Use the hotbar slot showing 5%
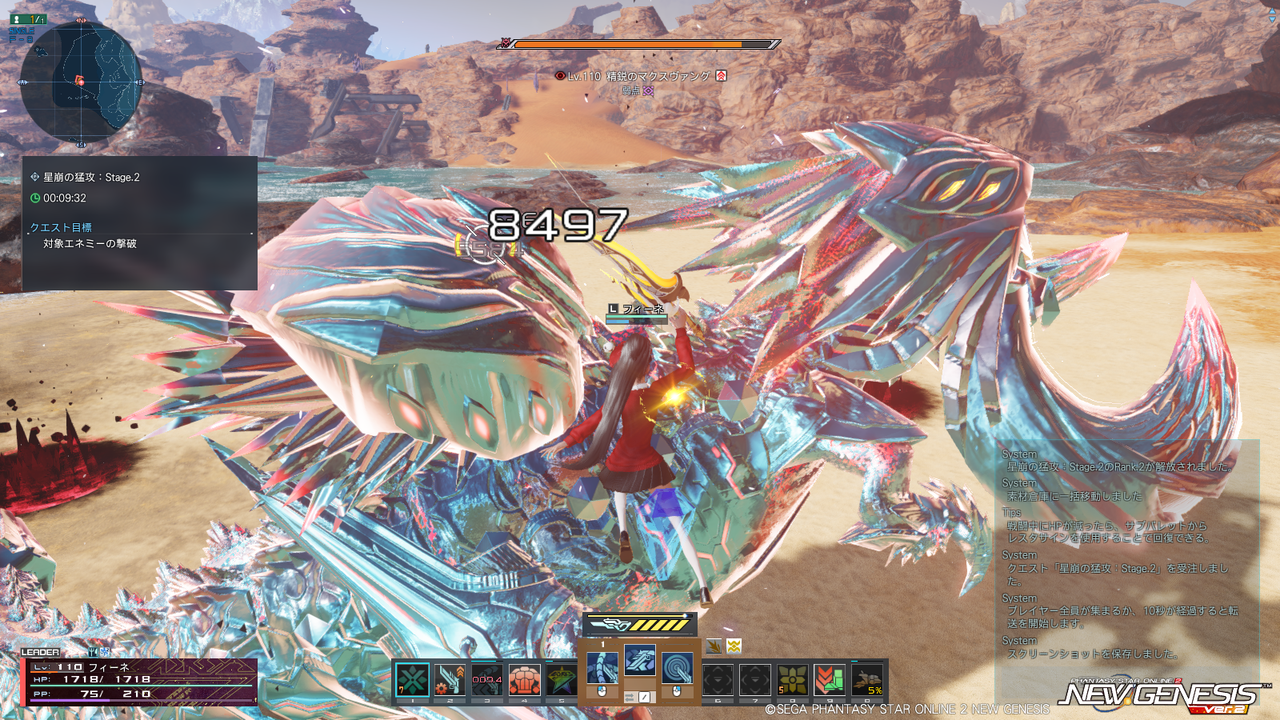This screenshot has height=720, width=1280. coord(867,680)
